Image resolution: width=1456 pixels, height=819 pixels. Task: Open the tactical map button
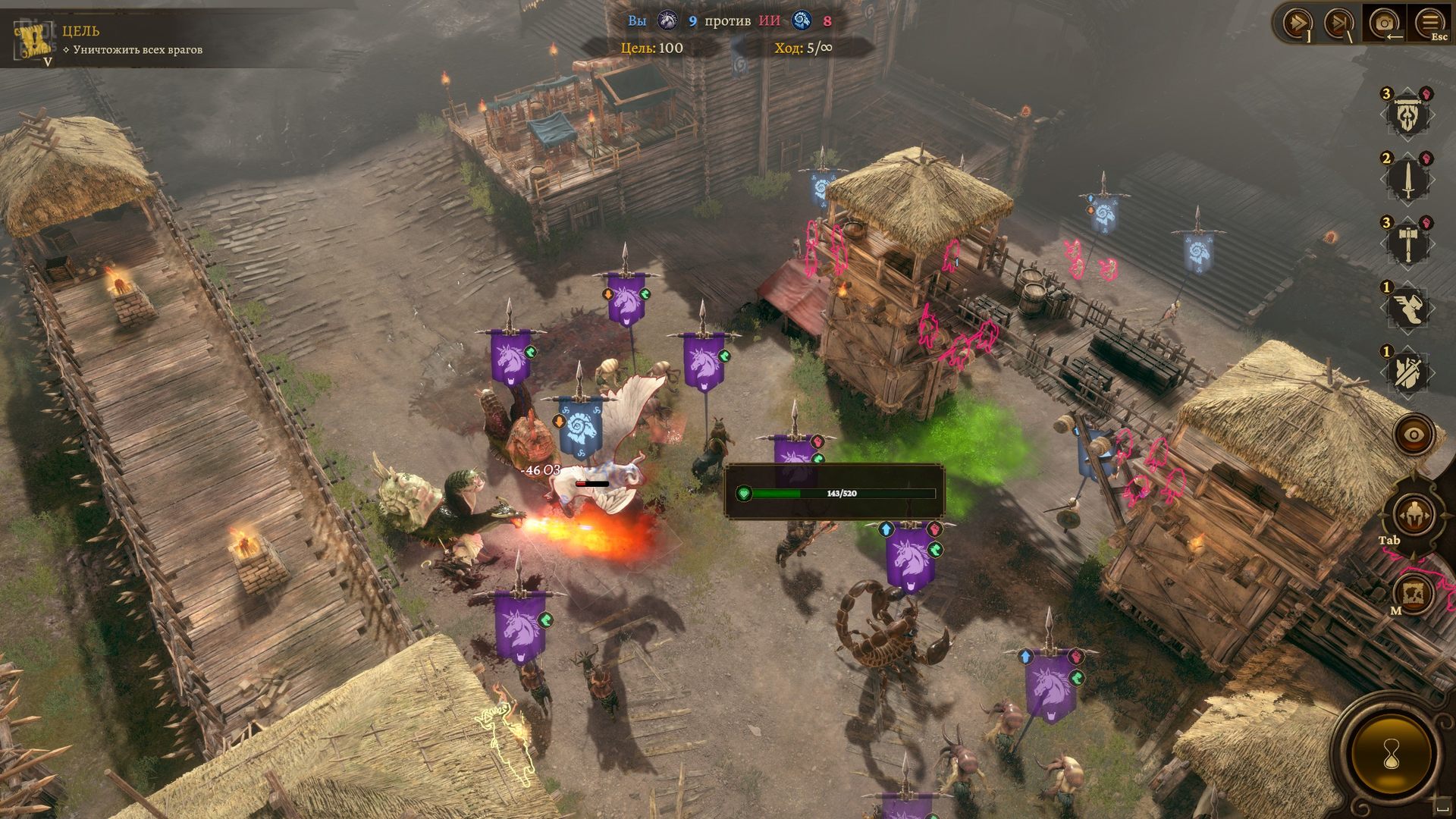(1414, 593)
